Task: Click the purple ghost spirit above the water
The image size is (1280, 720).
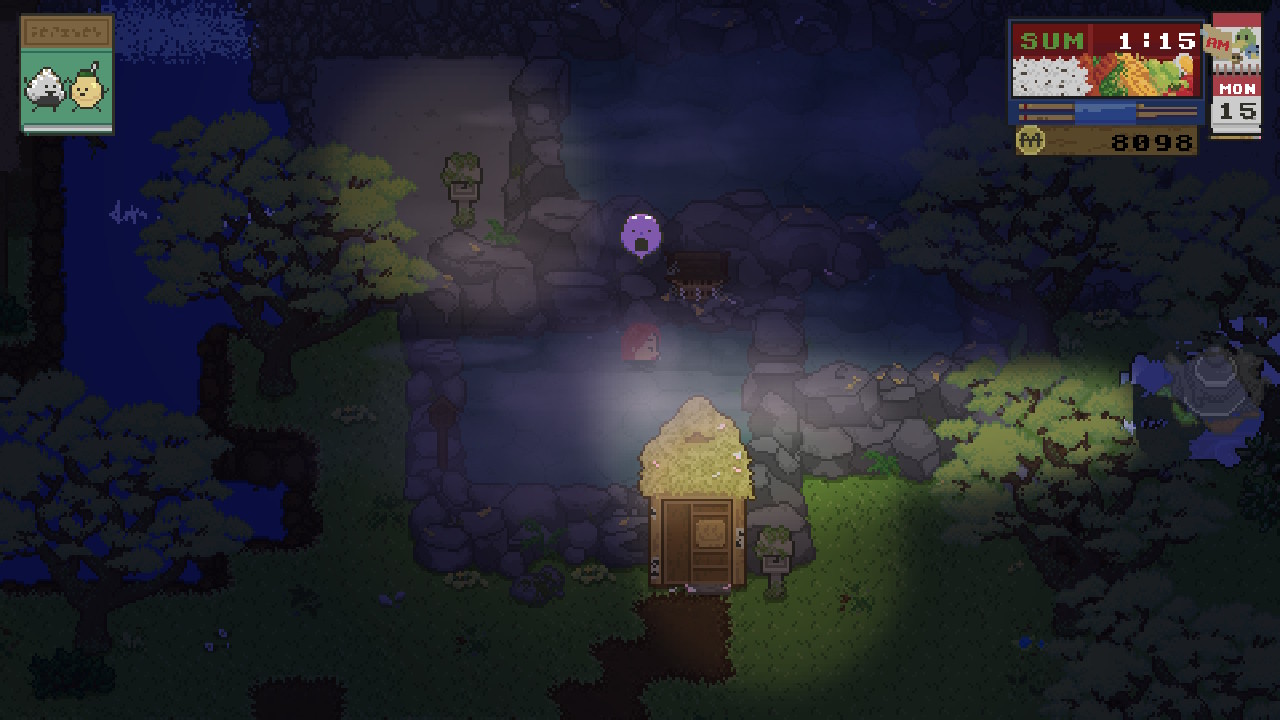Action: (640, 232)
